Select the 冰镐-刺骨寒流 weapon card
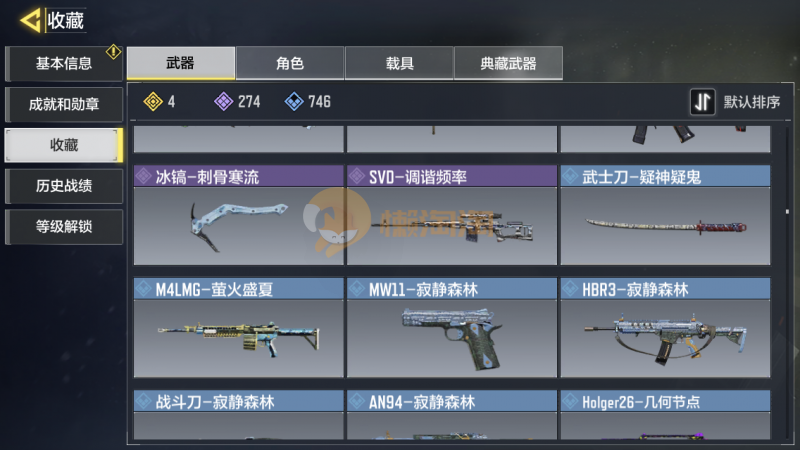This screenshot has height=450, width=800. (238, 215)
